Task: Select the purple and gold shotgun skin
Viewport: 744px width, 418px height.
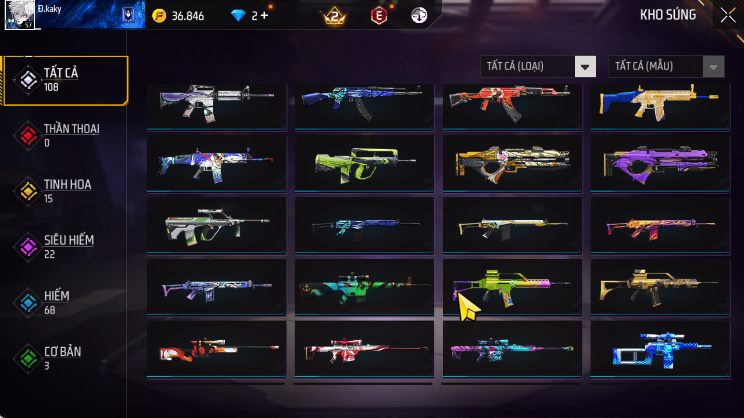Action: point(659,164)
